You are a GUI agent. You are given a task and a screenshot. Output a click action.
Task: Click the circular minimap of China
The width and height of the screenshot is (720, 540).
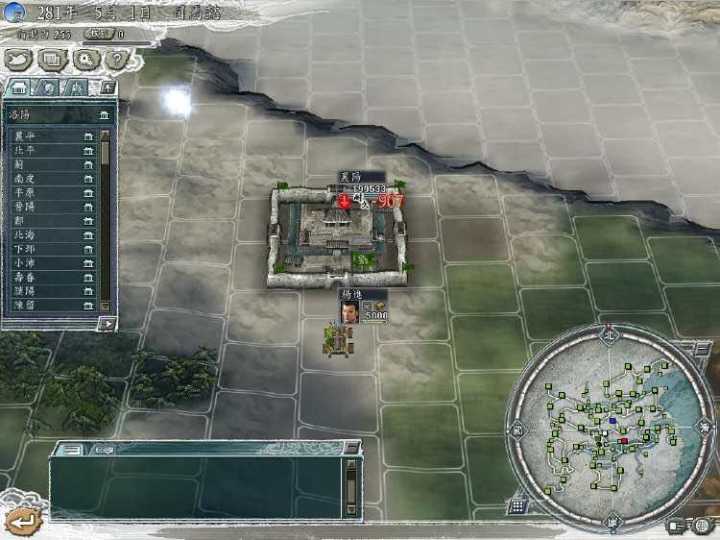click(608, 424)
